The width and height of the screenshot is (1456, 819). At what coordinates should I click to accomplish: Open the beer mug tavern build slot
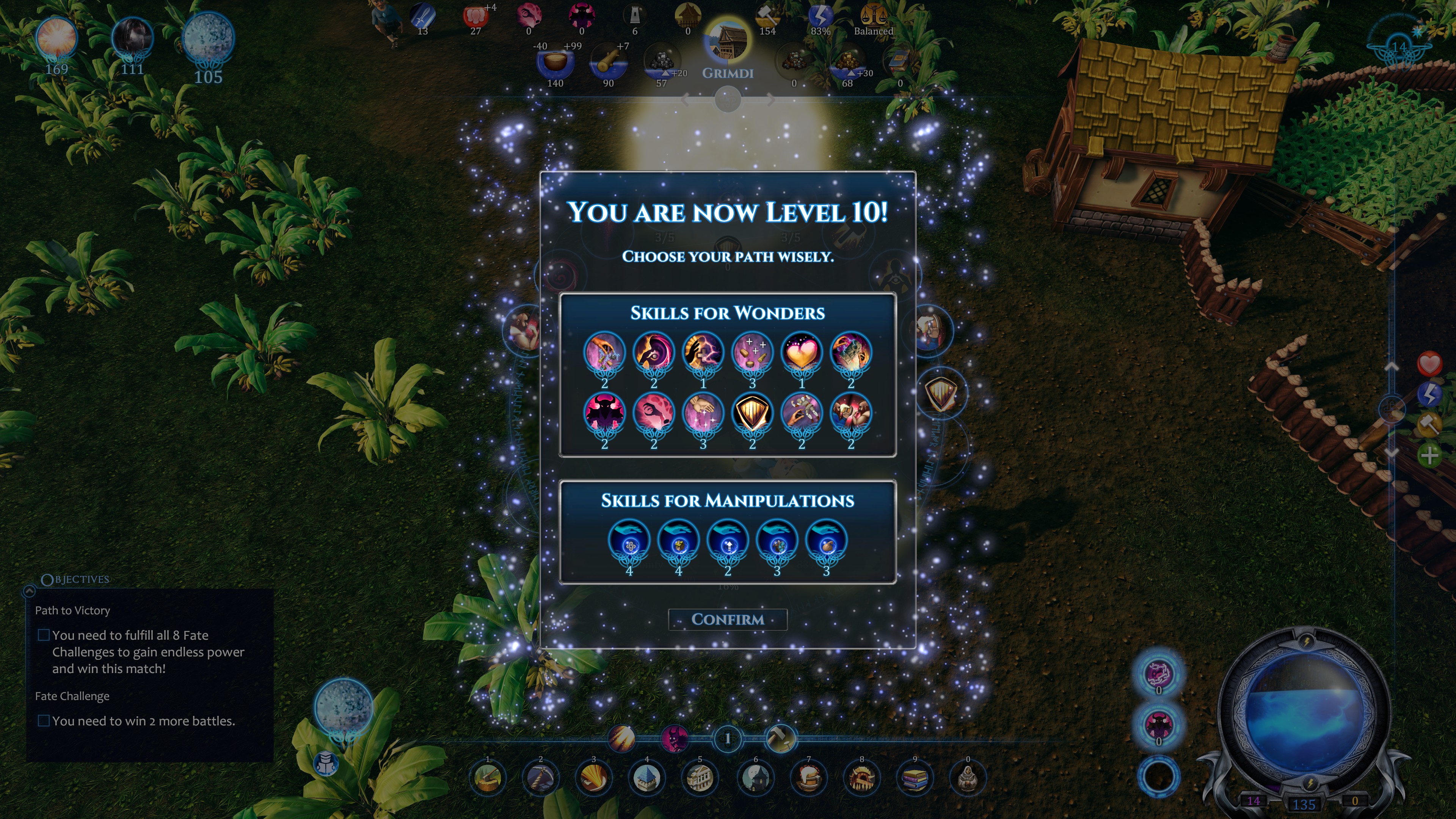(808, 778)
